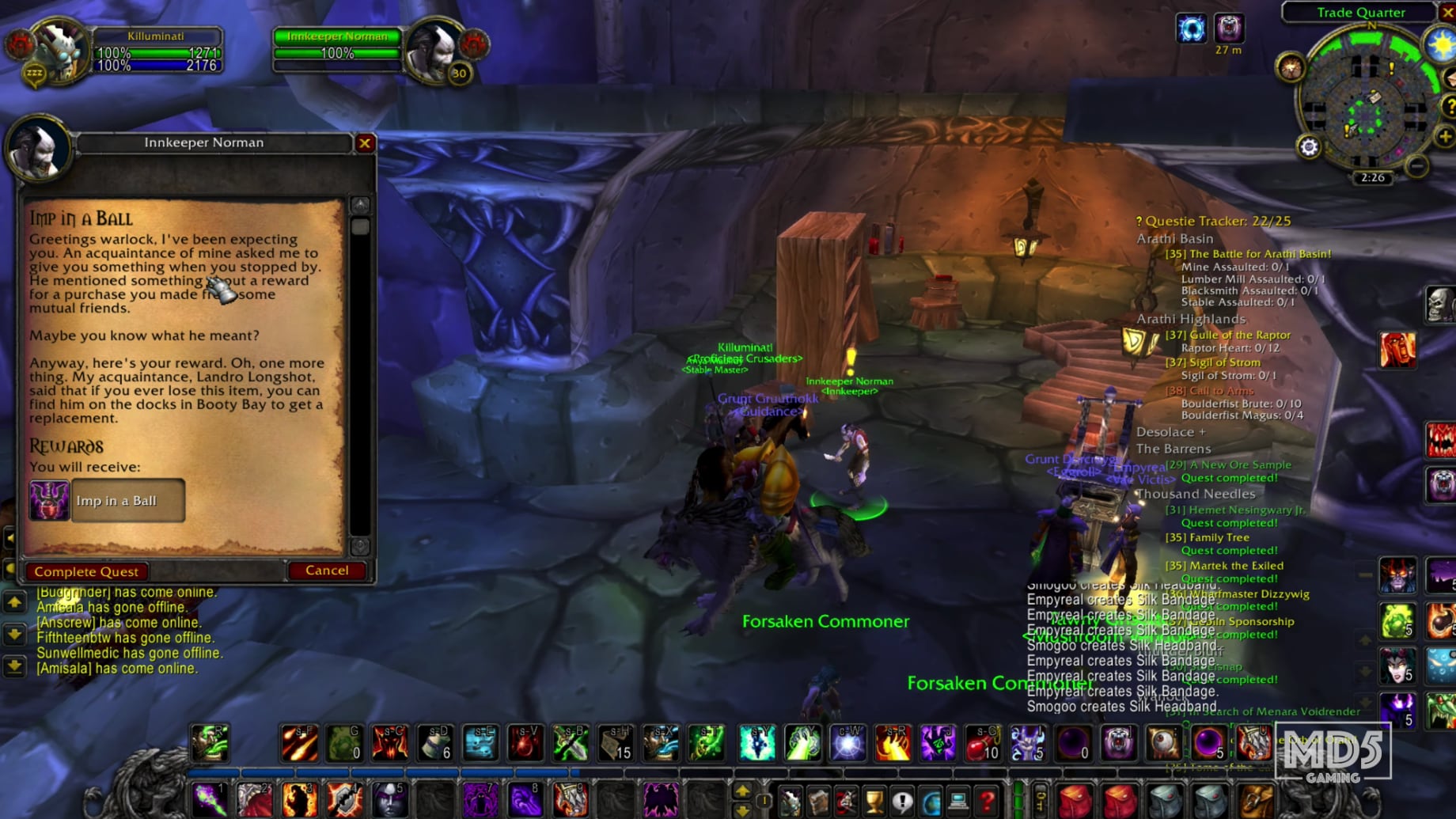Open the character info panel from the micro-menu
1456x819 pixels.
(790, 800)
